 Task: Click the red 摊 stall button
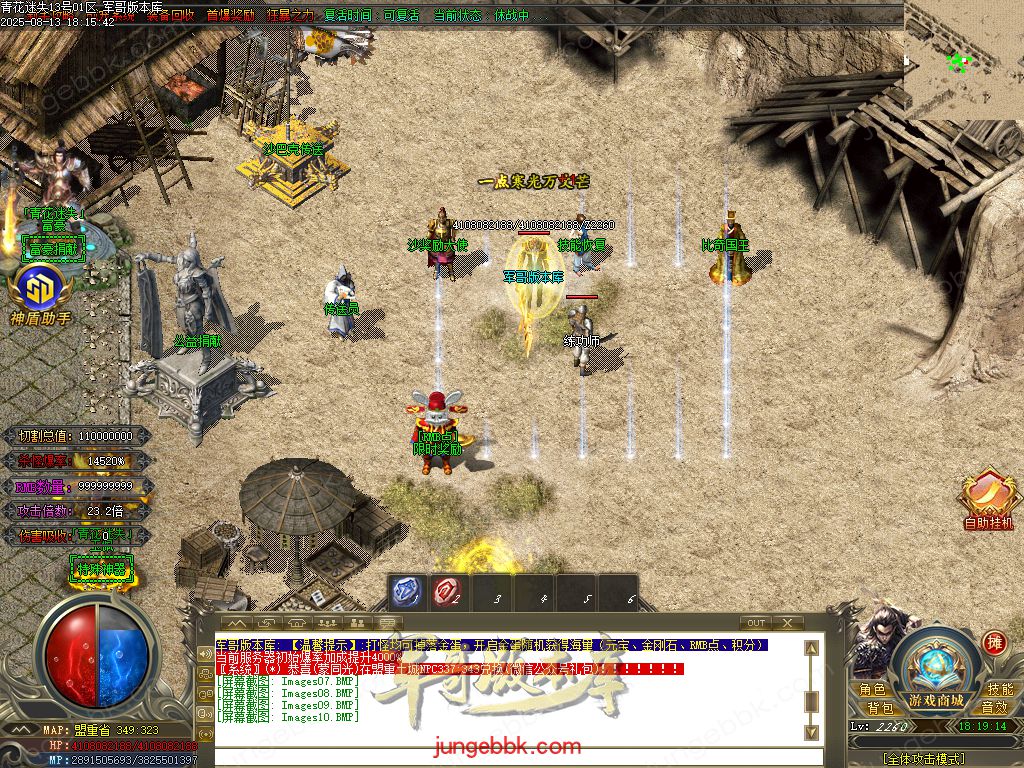pyautogui.click(x=993, y=642)
